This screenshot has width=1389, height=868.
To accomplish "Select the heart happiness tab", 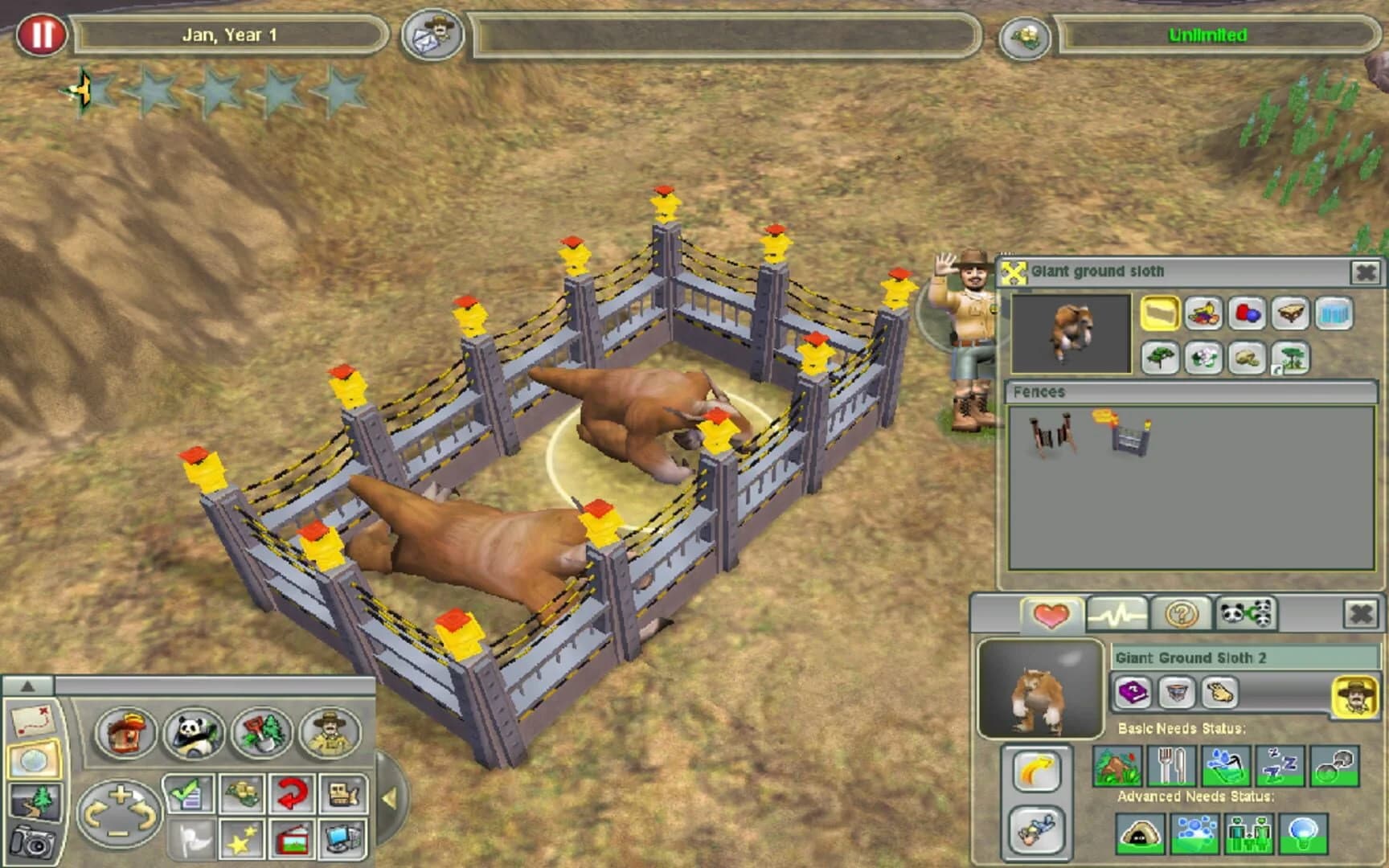I will [x=1053, y=612].
